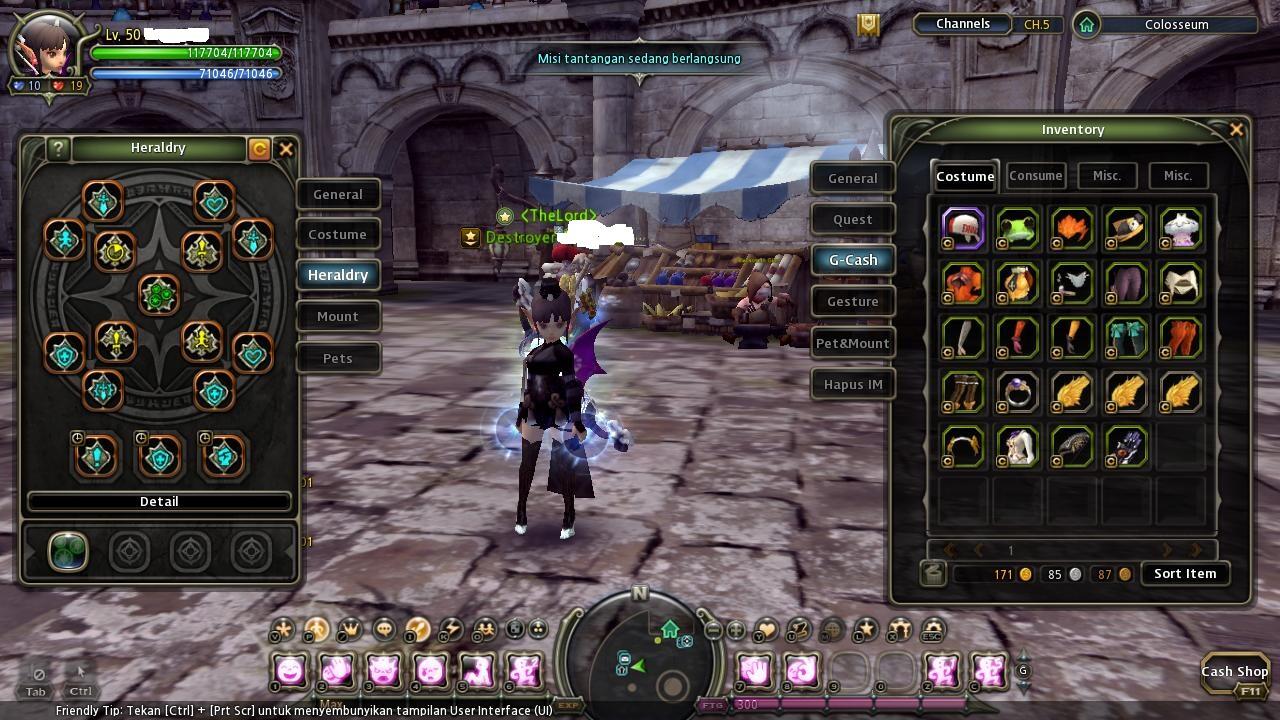Click the center green heraldry plate

158,295
